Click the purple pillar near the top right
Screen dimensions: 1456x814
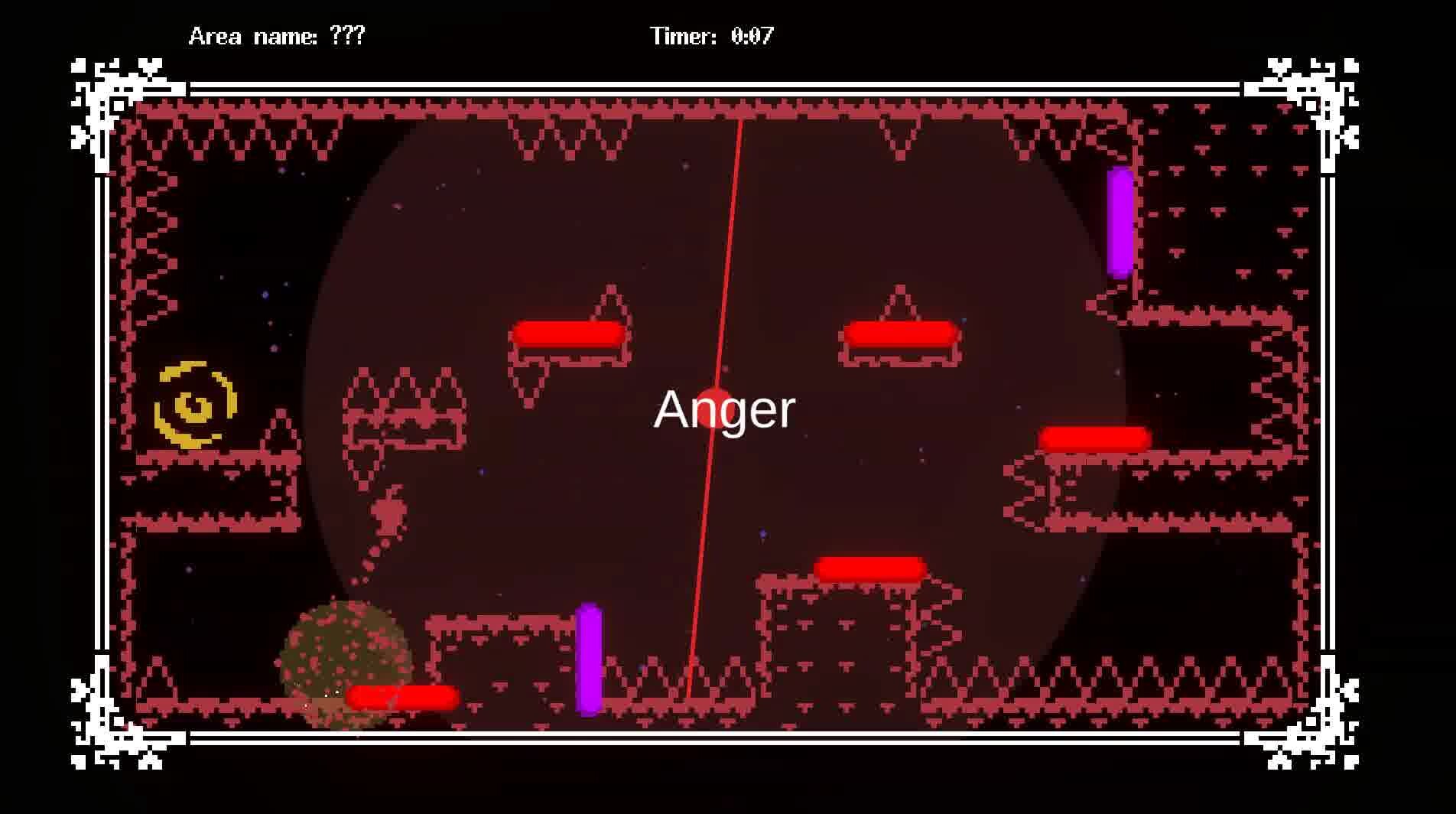tap(1119, 222)
